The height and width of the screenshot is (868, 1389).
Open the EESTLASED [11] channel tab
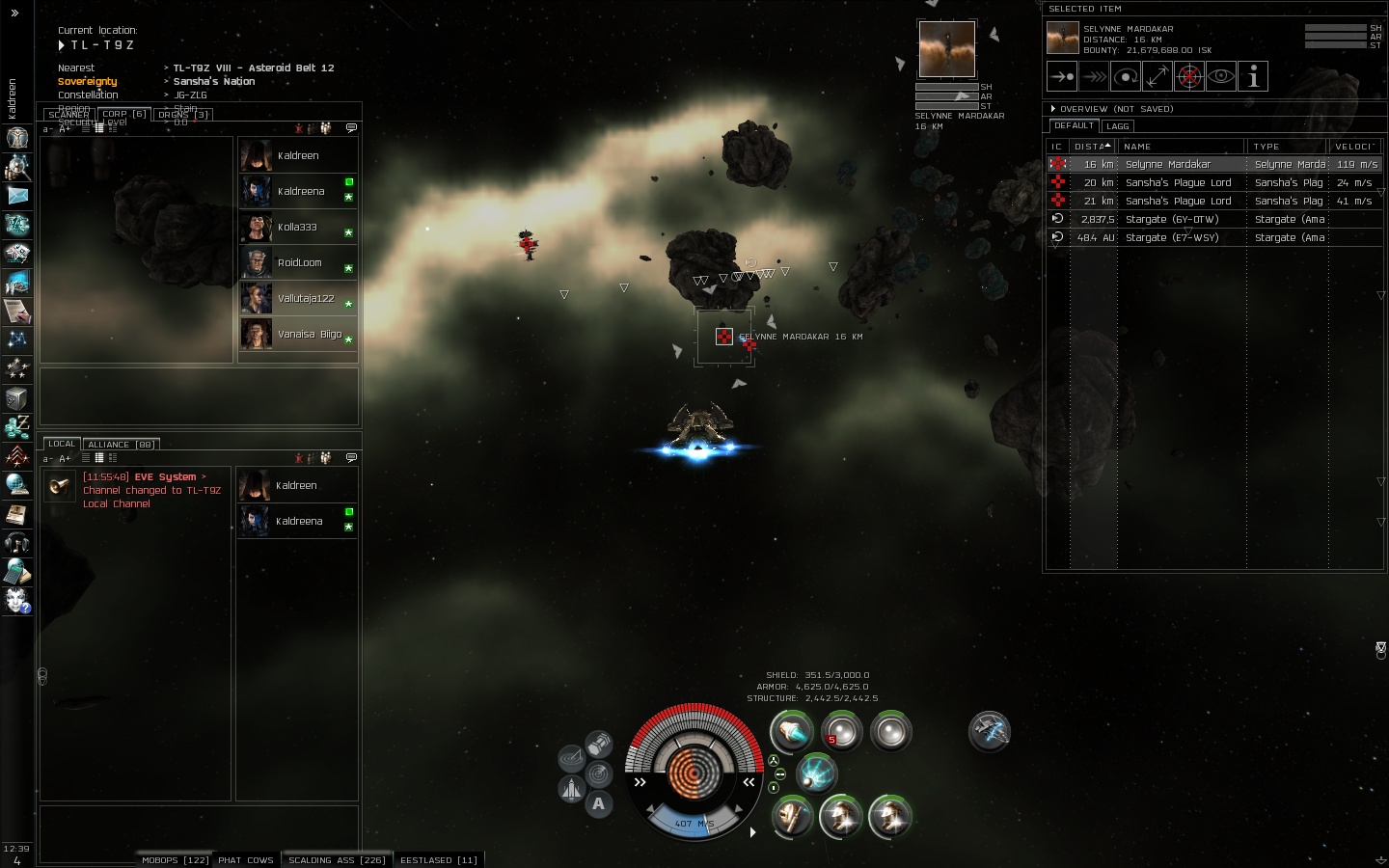tap(439, 860)
